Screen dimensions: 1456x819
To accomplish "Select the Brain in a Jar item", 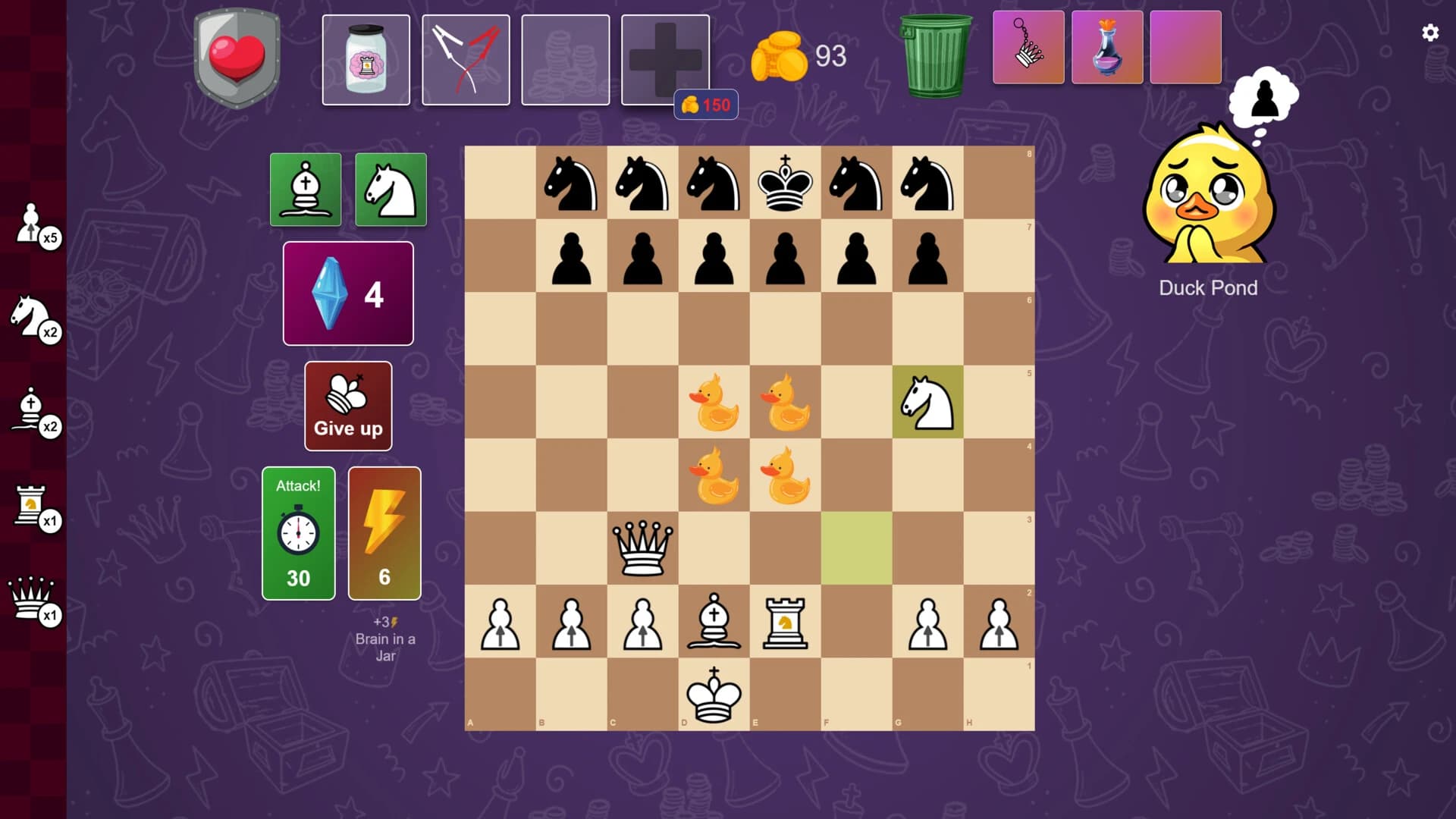I will point(366,59).
